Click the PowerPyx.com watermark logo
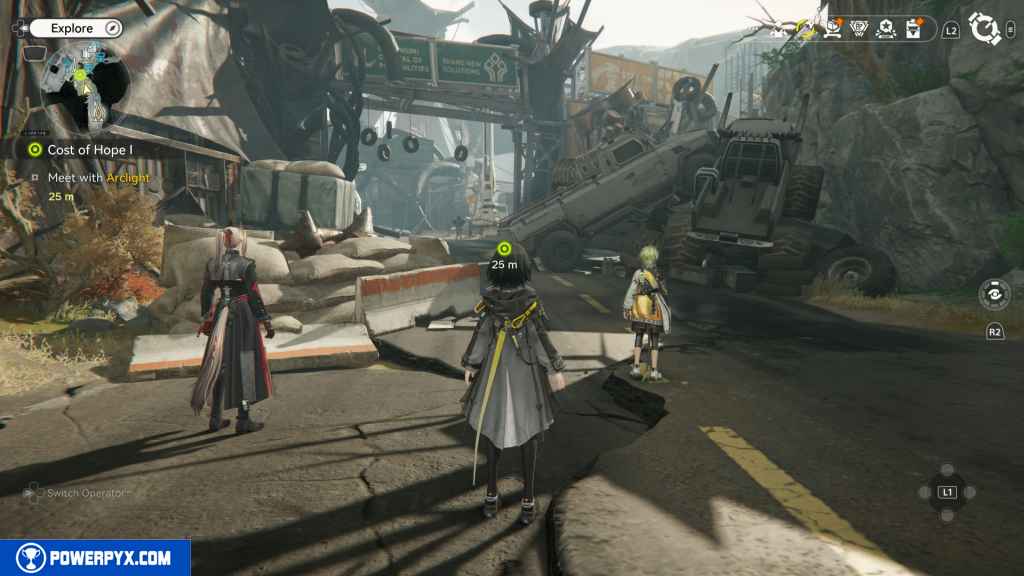Screen dimensions: 1024x576 pyautogui.click(x=95, y=558)
